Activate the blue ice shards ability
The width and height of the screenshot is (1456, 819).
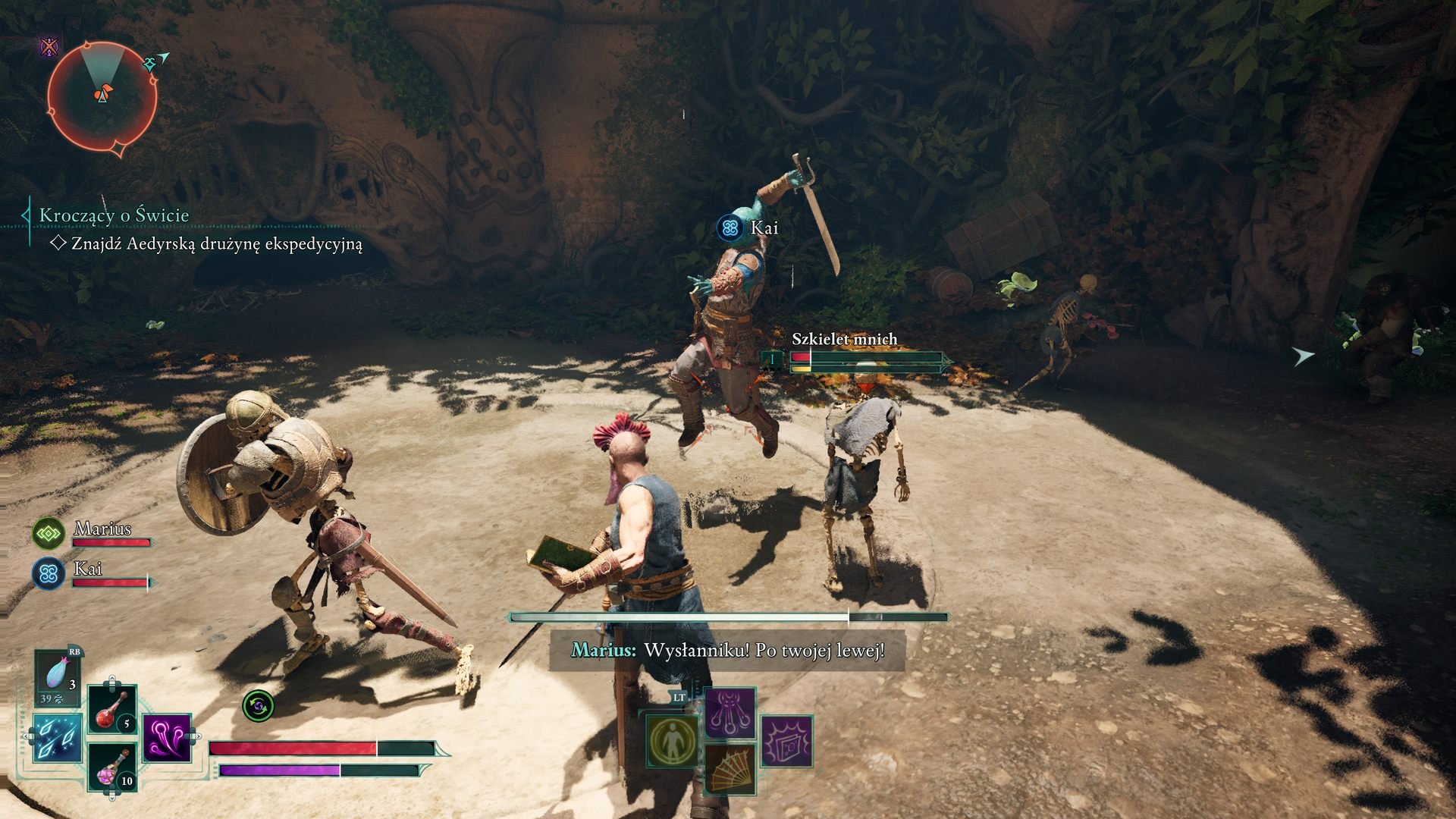(58, 738)
